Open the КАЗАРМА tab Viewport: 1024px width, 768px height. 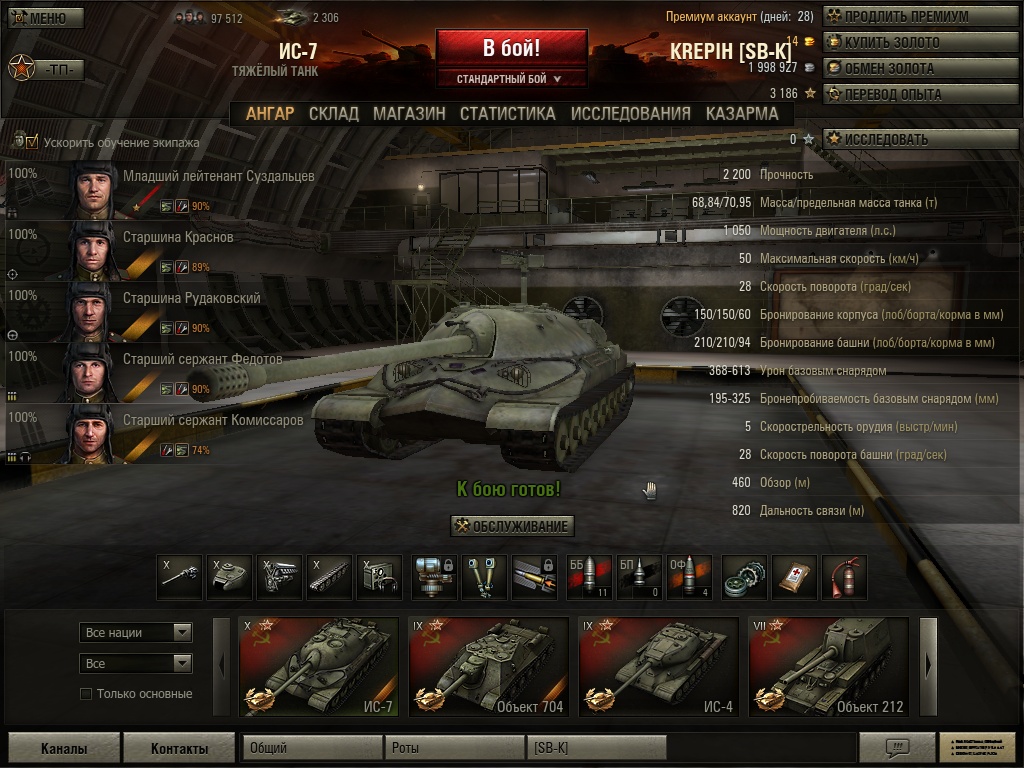point(741,114)
